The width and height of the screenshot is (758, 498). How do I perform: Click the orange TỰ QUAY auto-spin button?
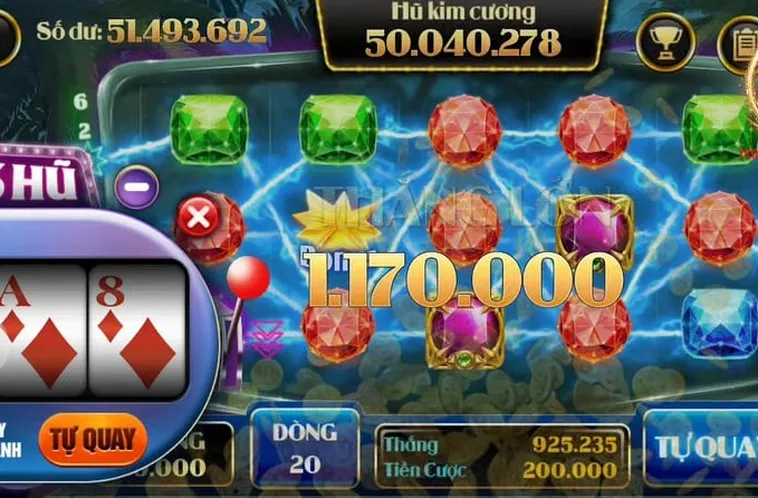93,439
